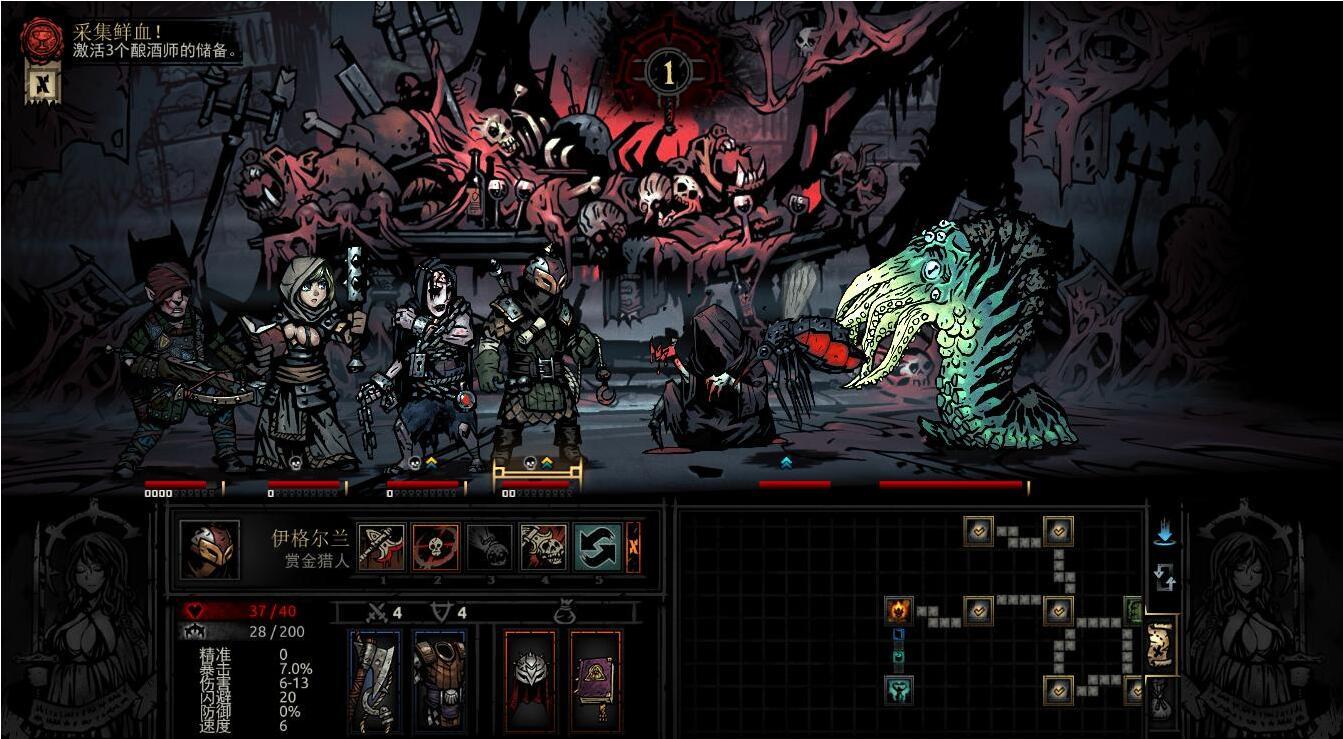This screenshot has width=1343, height=739.
Task: Choose the swap position arrows skill
Action: tap(597, 547)
